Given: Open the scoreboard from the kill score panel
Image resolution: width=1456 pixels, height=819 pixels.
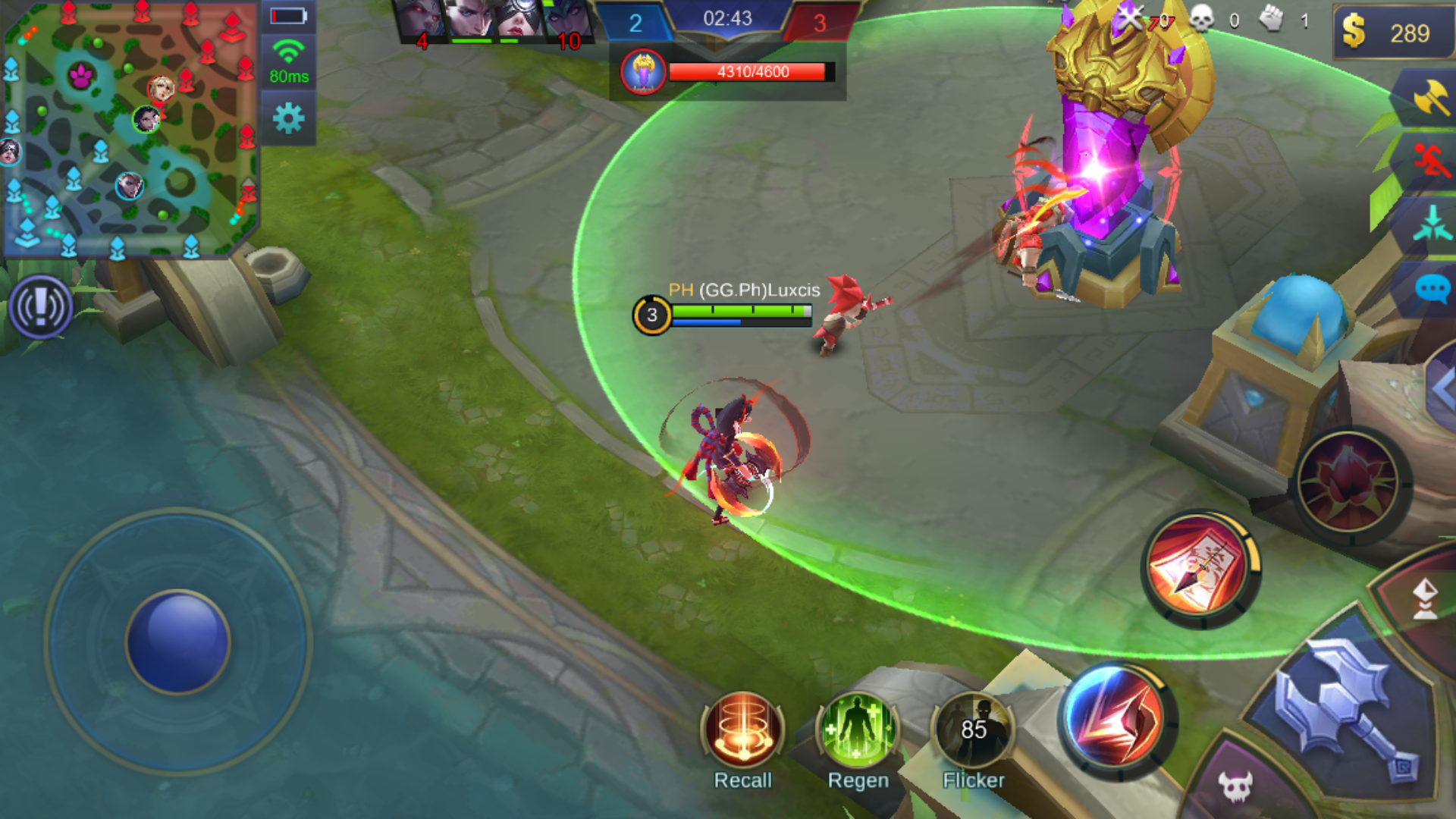Looking at the screenshot, I should click(x=726, y=21).
